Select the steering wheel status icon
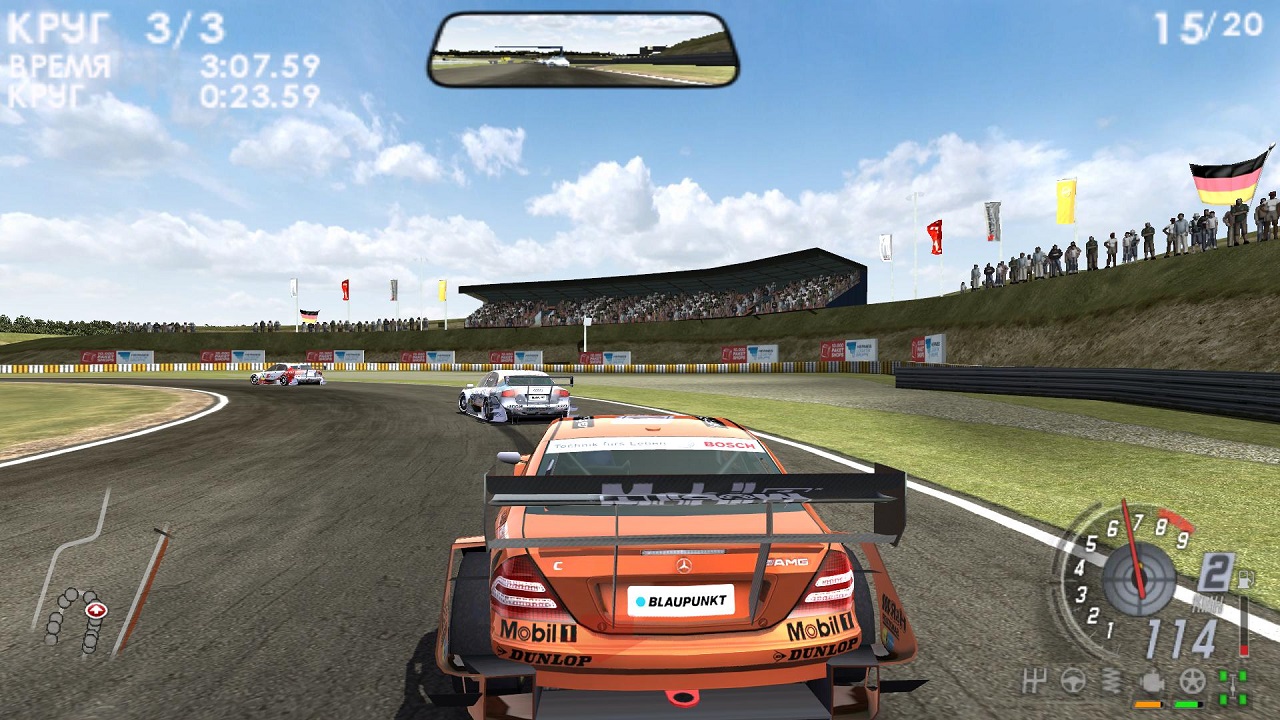The width and height of the screenshot is (1280, 720). point(1073,682)
